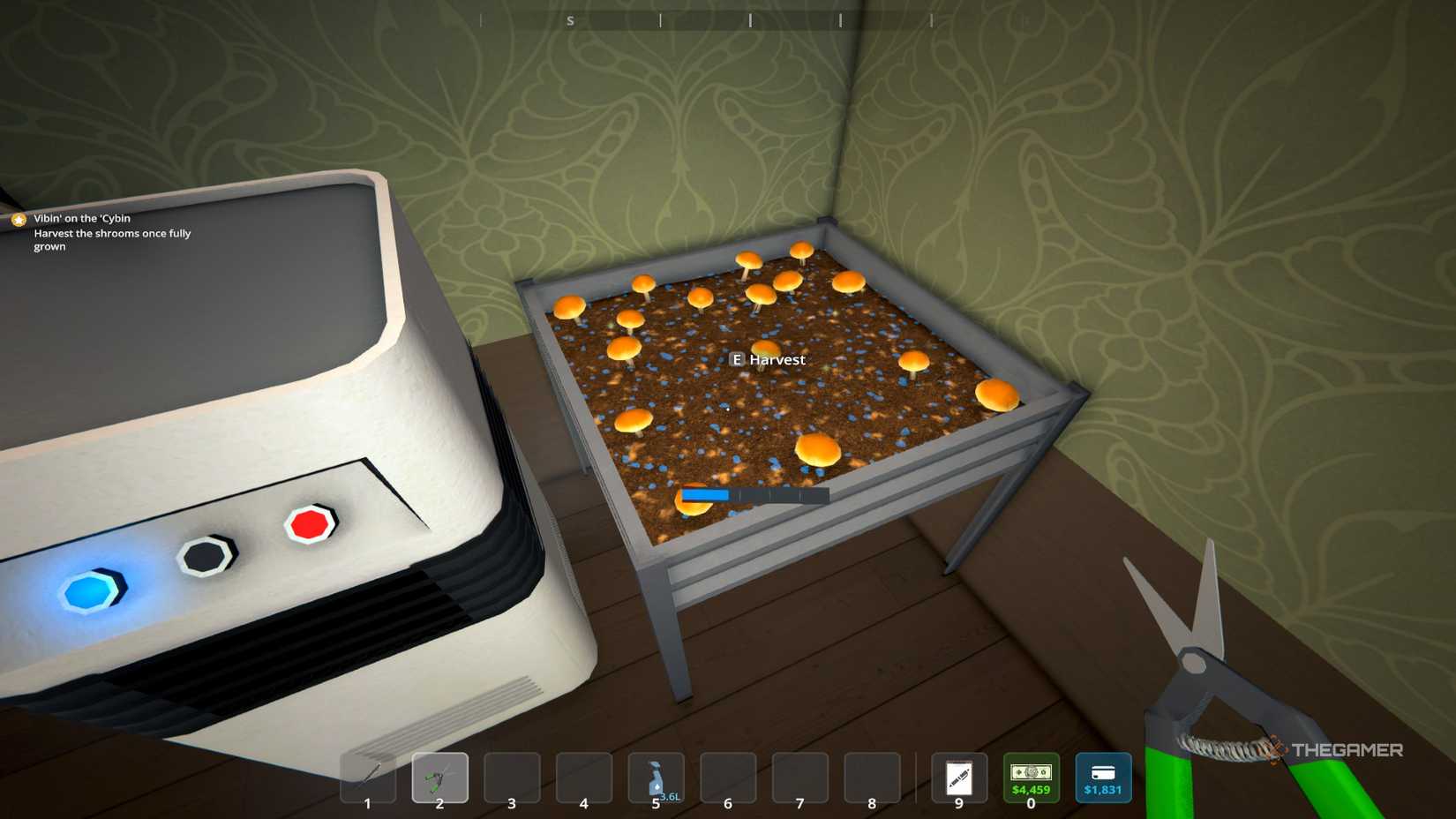Click the bank card icon showing $1,831
1456x819 pixels.
[1103, 778]
